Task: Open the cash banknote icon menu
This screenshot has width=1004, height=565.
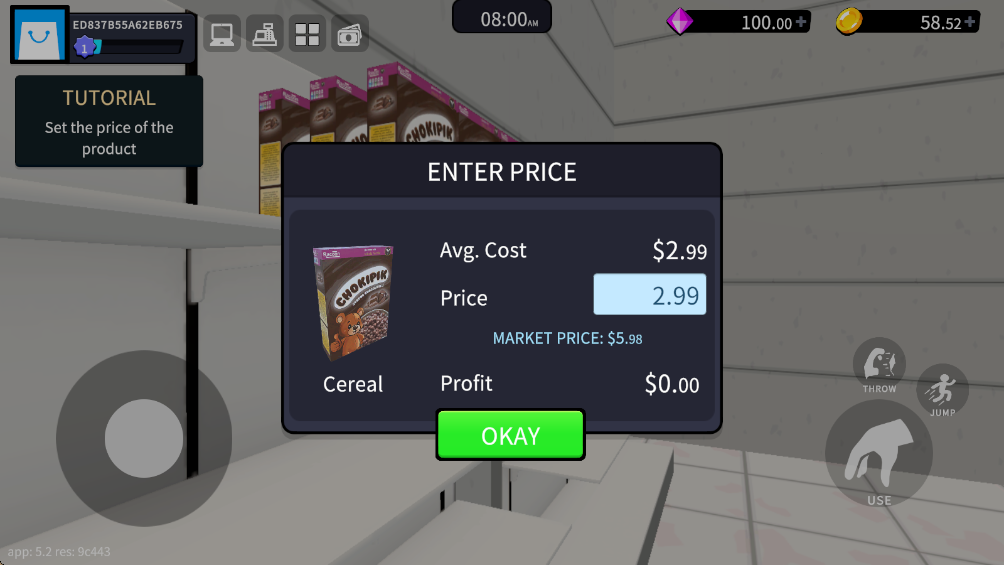Action: 350,35
